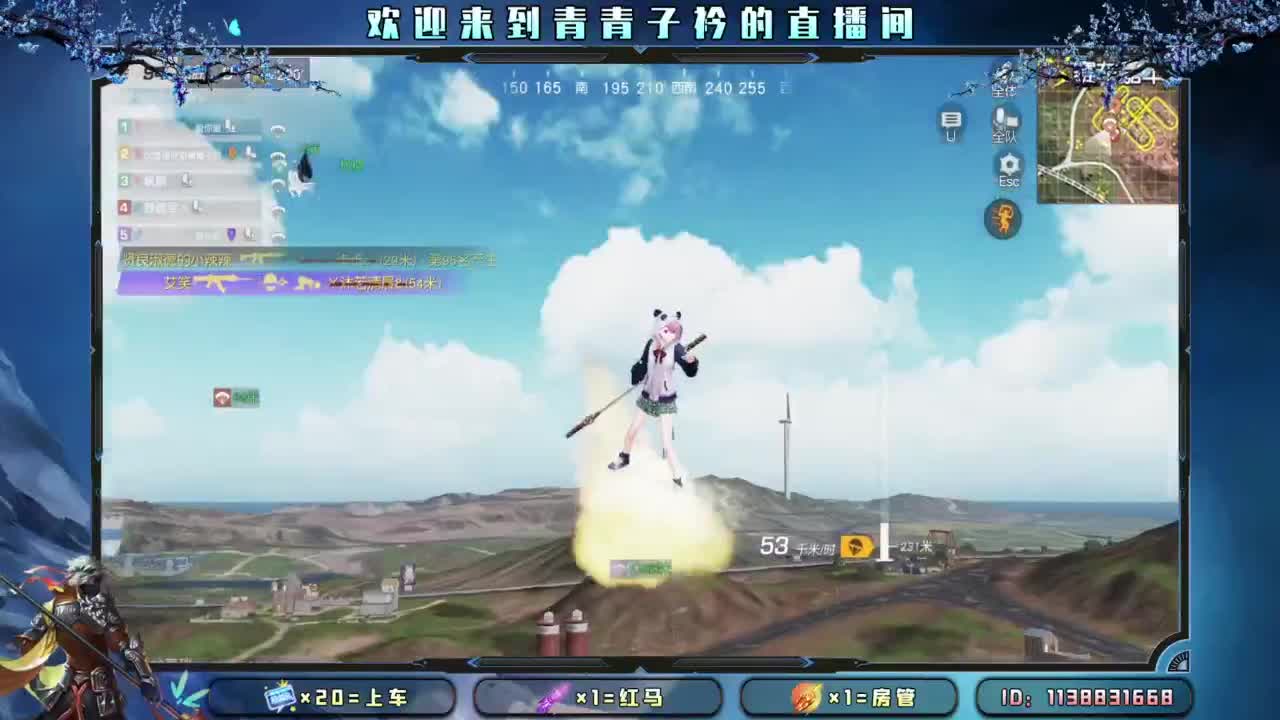
Task: Toggle the mic icon beside rank 4 player
Action: click(x=195, y=208)
